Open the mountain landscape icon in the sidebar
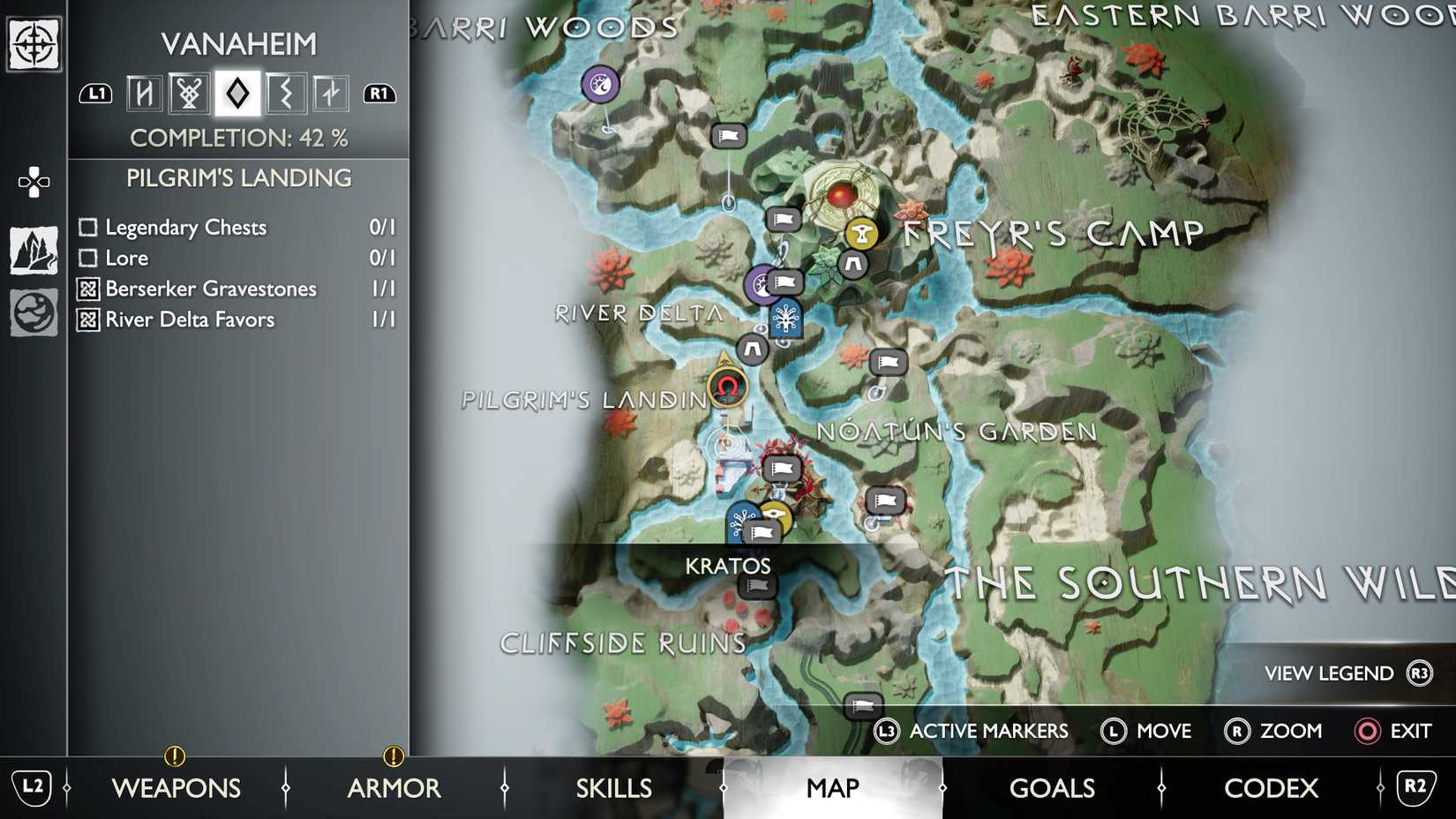 (33, 250)
